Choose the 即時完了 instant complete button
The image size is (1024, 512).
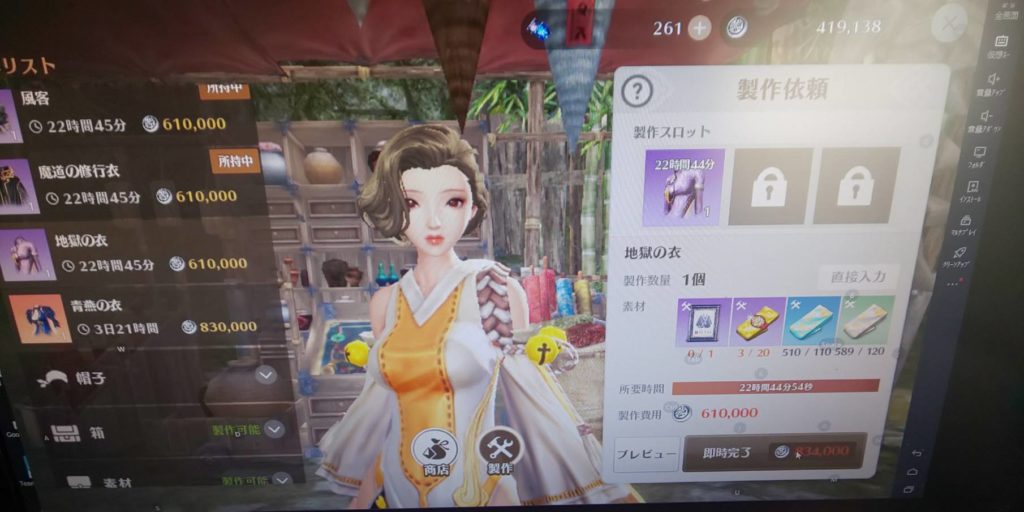[x=774, y=452]
